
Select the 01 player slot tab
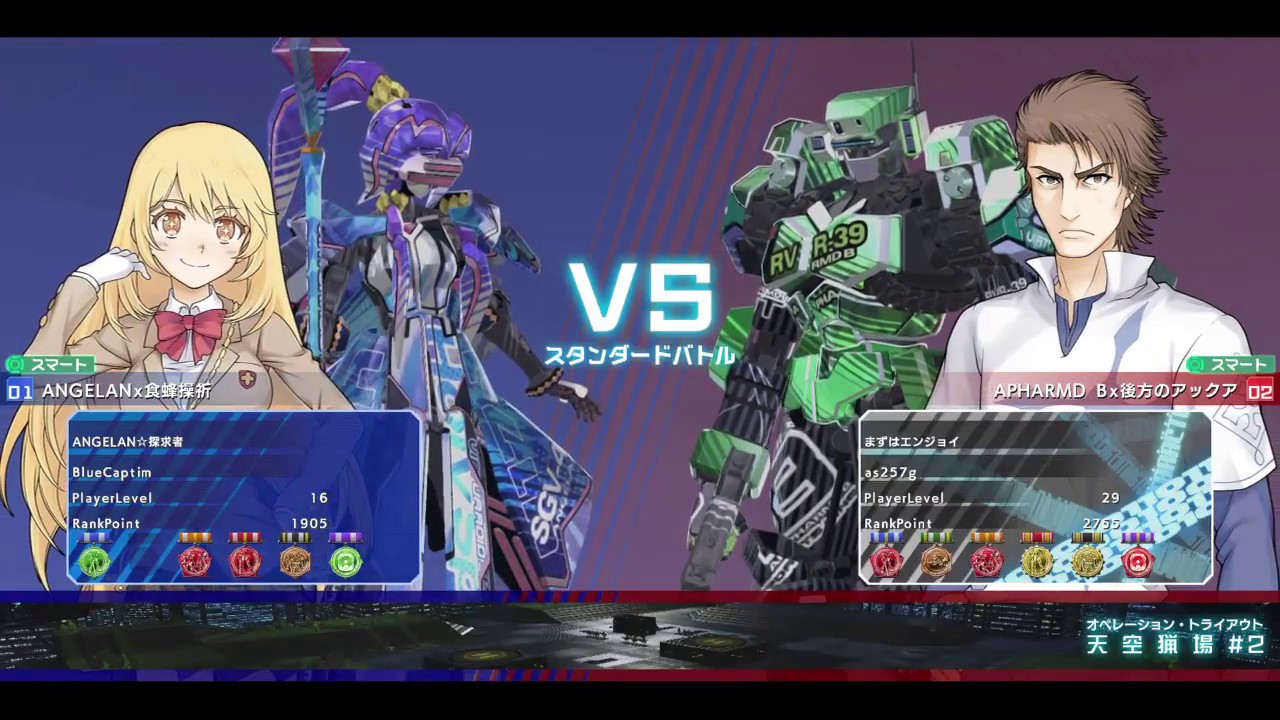coord(18,392)
